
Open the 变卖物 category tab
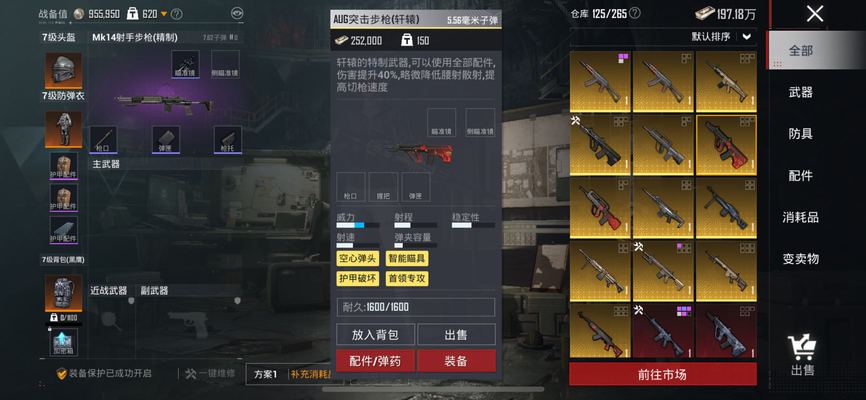(x=801, y=259)
